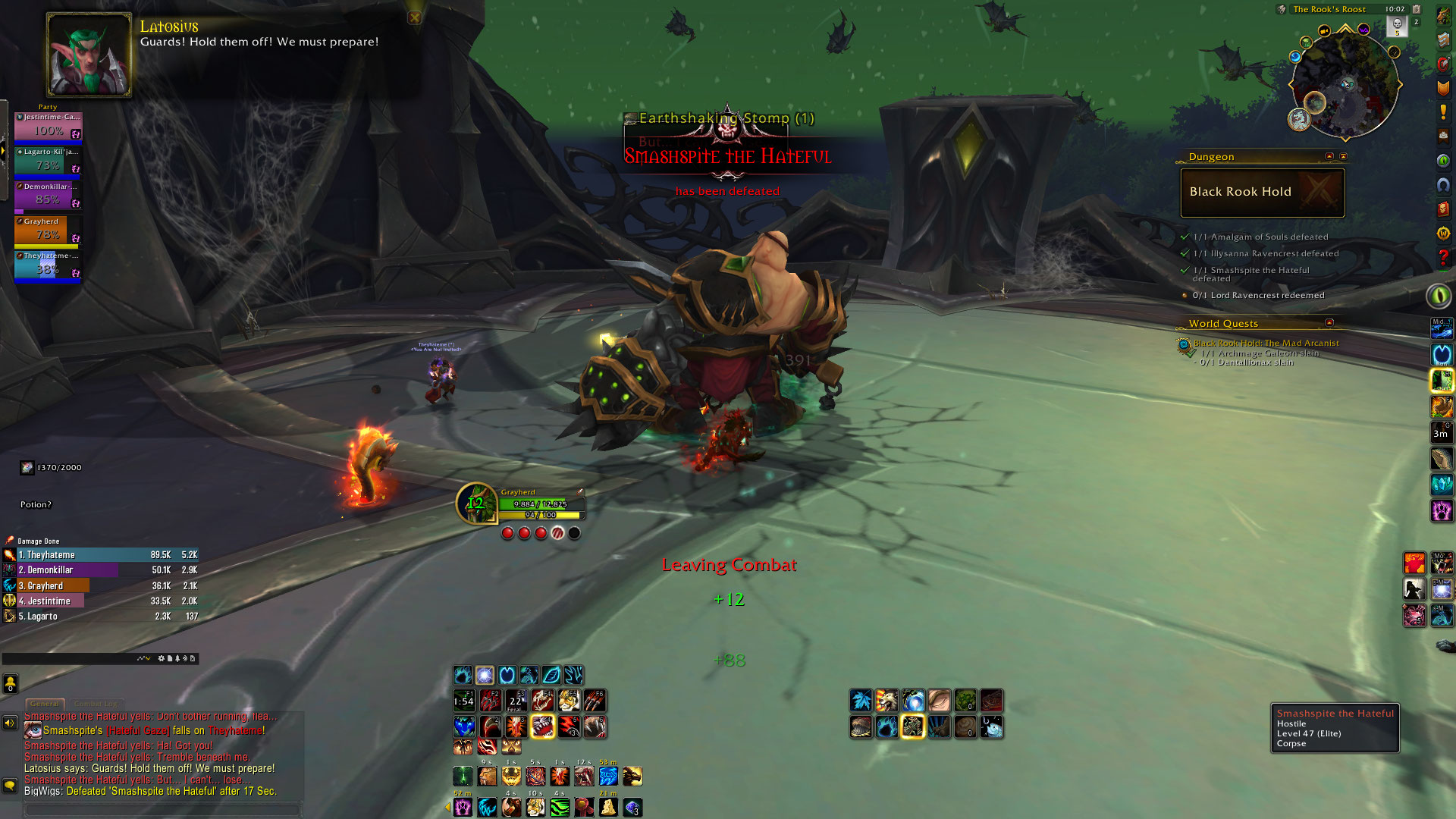Open the minimap of The Rook's Roost
This screenshot has height=819, width=1456.
point(1345,83)
